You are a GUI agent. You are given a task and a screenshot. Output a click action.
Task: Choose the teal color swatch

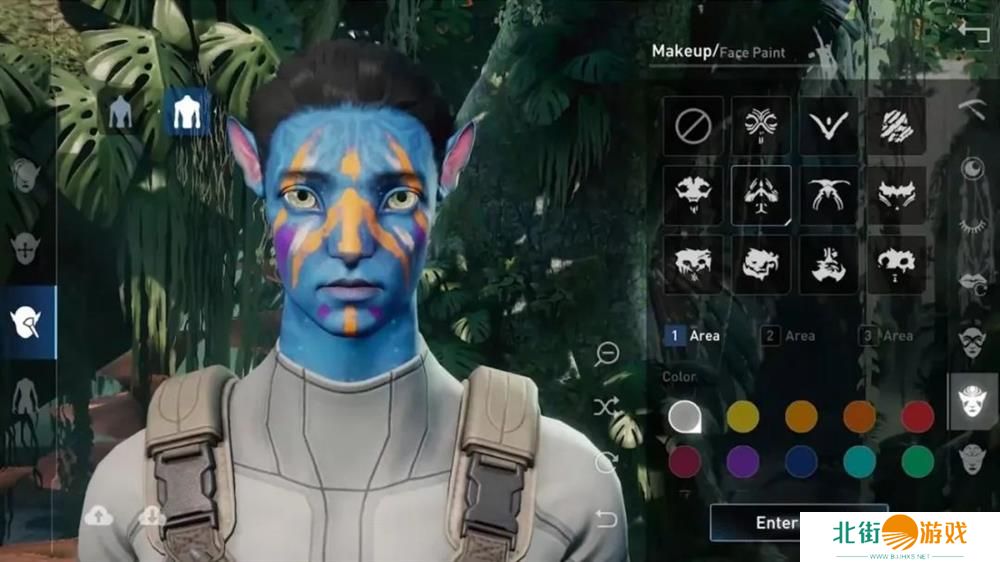[x=859, y=461]
